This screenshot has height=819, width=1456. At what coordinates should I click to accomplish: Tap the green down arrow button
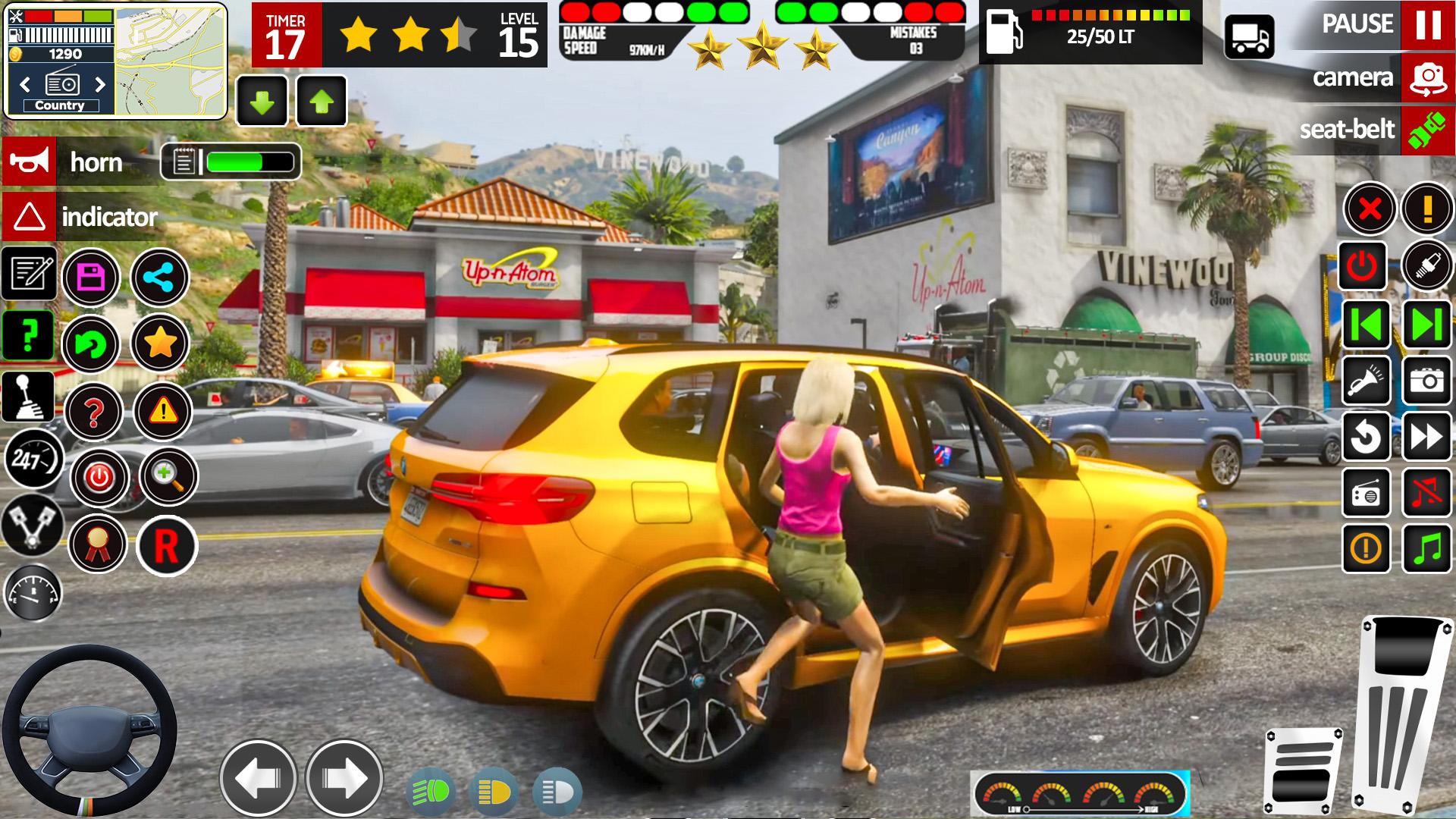(262, 102)
